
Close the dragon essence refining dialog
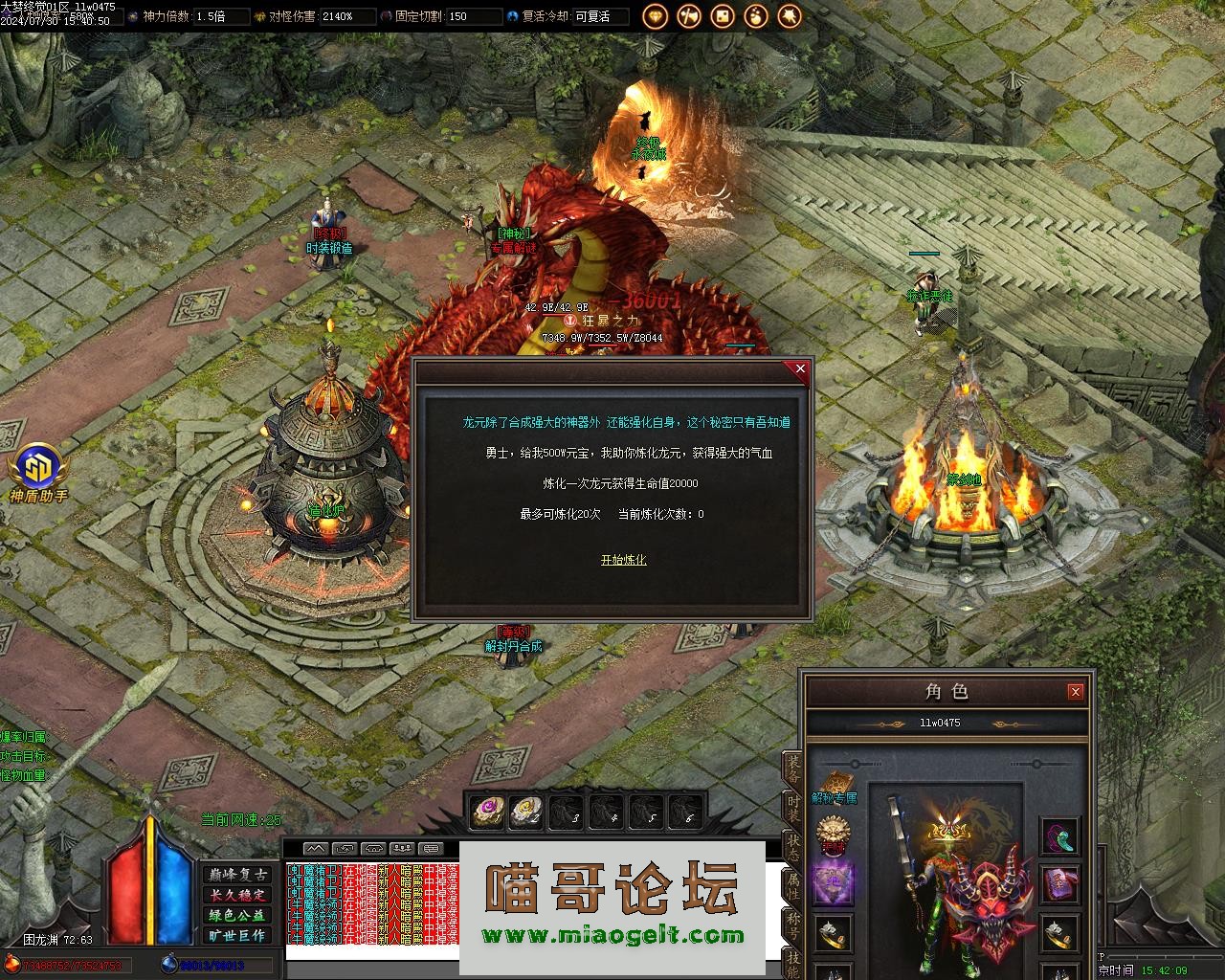(800, 368)
